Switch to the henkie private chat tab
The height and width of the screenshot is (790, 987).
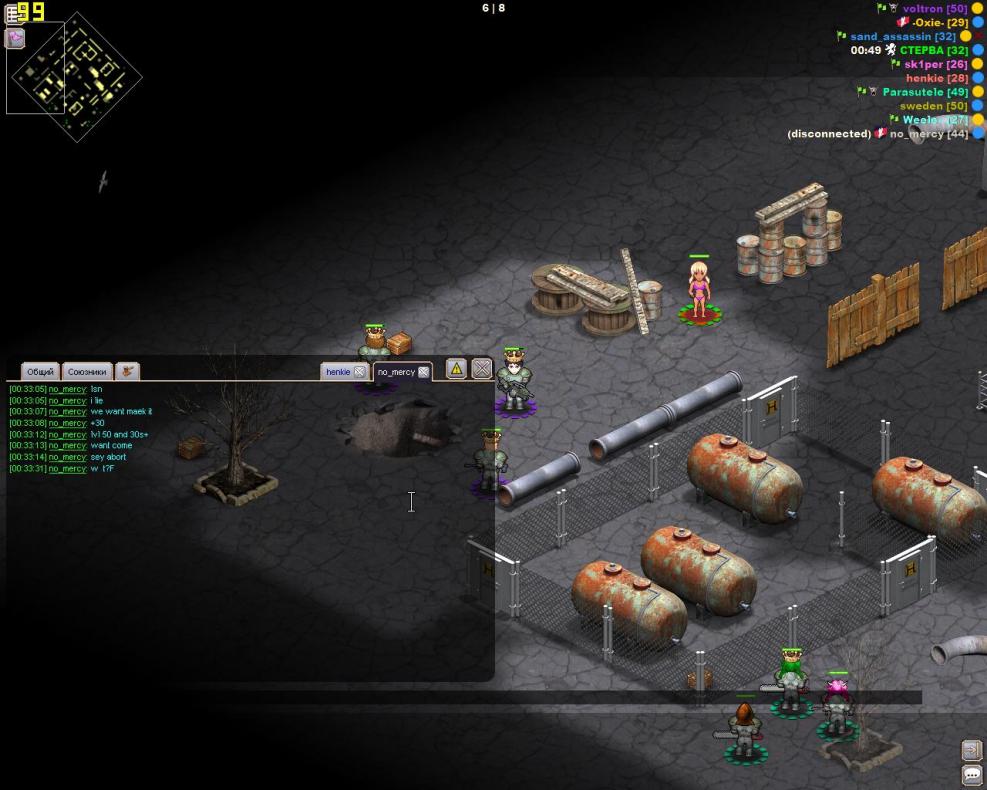pyautogui.click(x=338, y=372)
